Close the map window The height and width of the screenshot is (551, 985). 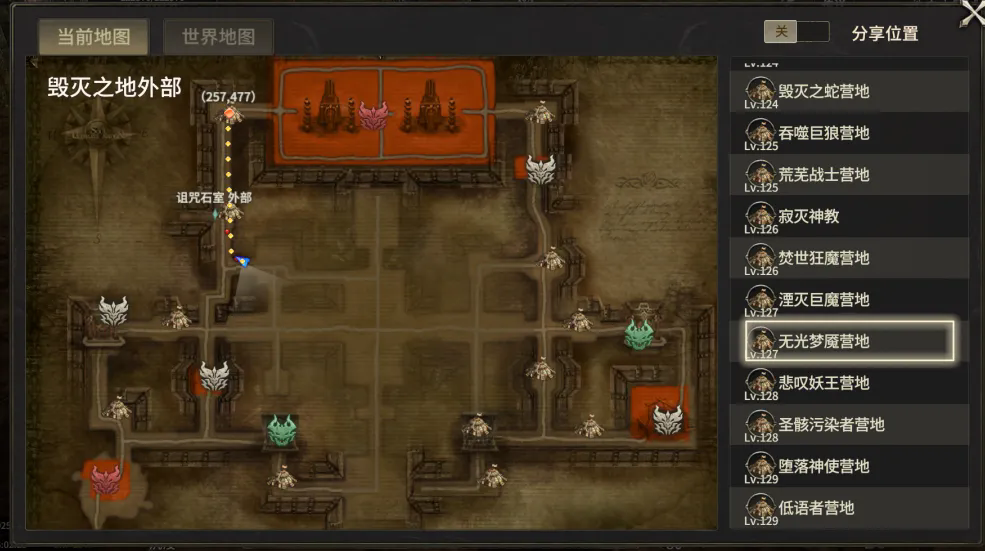point(972,12)
